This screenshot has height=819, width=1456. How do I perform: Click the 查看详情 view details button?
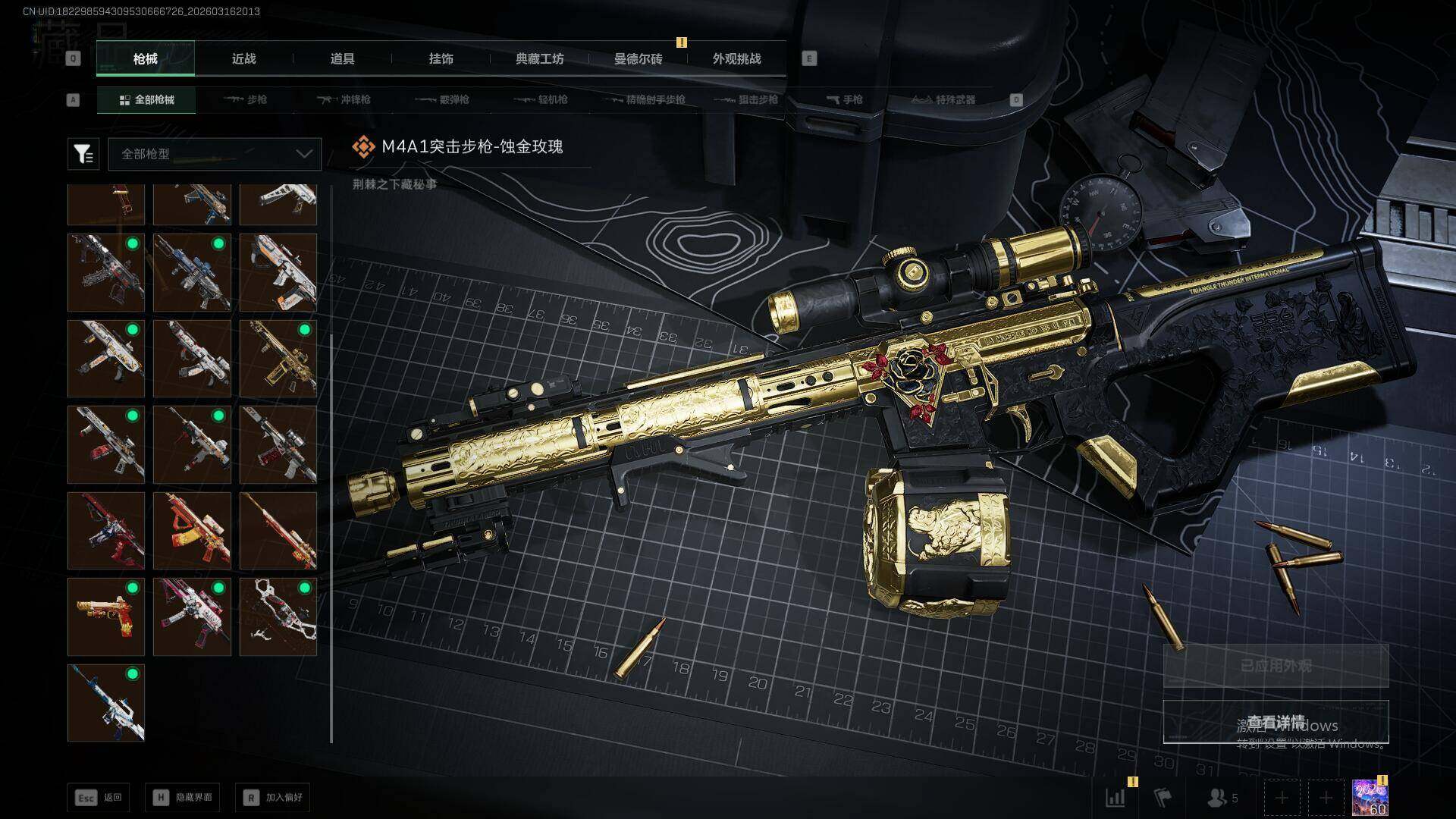pyautogui.click(x=1276, y=721)
